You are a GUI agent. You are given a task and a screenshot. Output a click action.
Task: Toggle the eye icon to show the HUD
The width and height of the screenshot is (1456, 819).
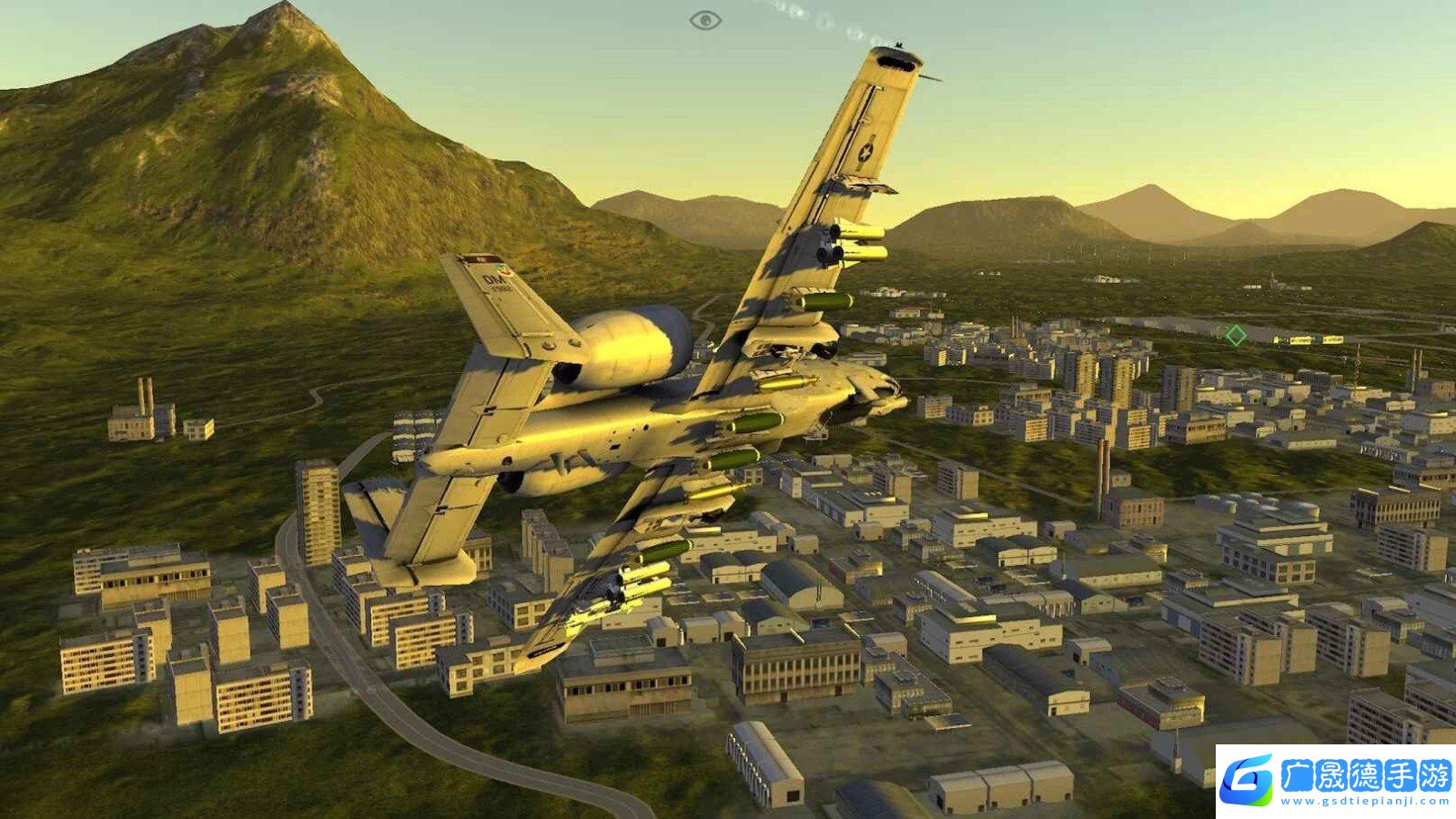coord(705,20)
